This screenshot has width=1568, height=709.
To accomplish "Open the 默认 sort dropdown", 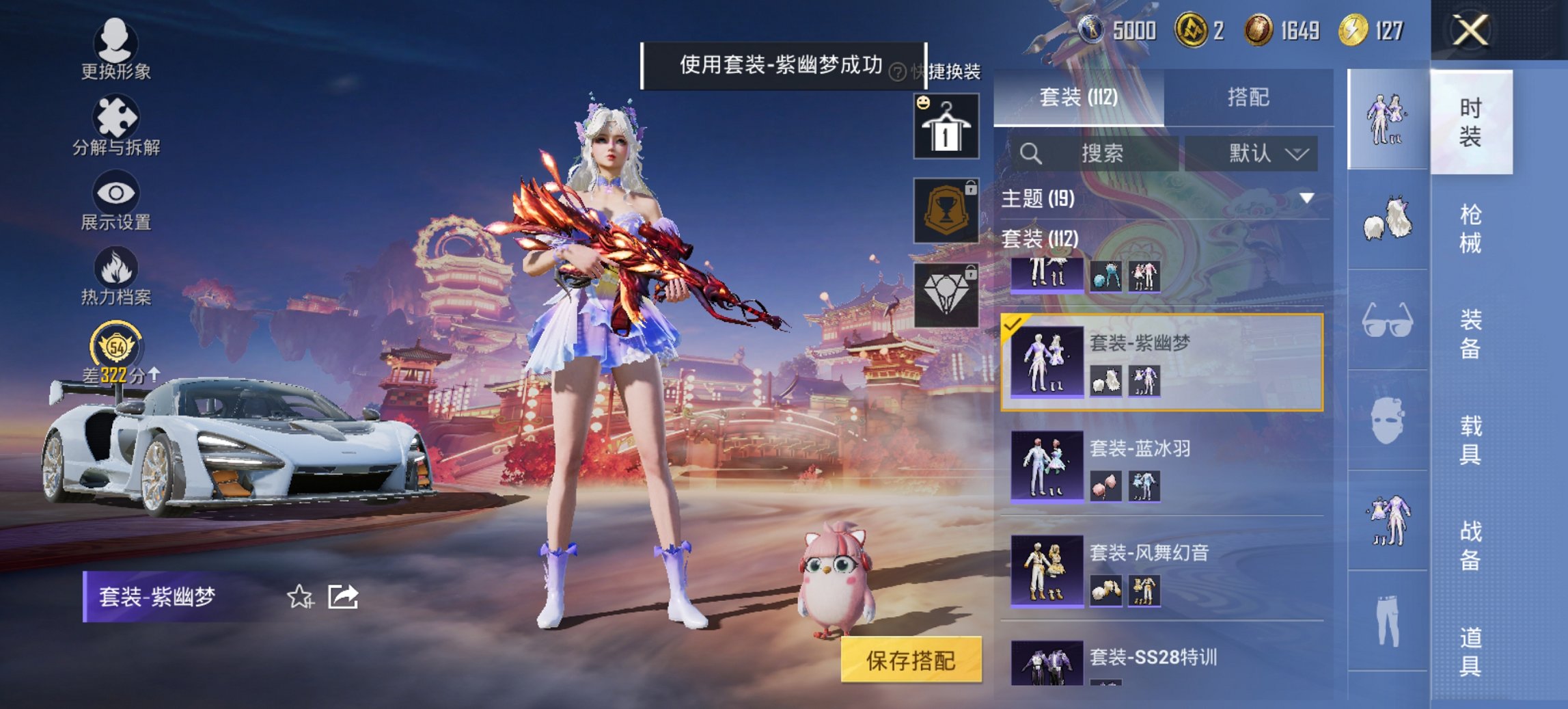I will click(x=1257, y=154).
